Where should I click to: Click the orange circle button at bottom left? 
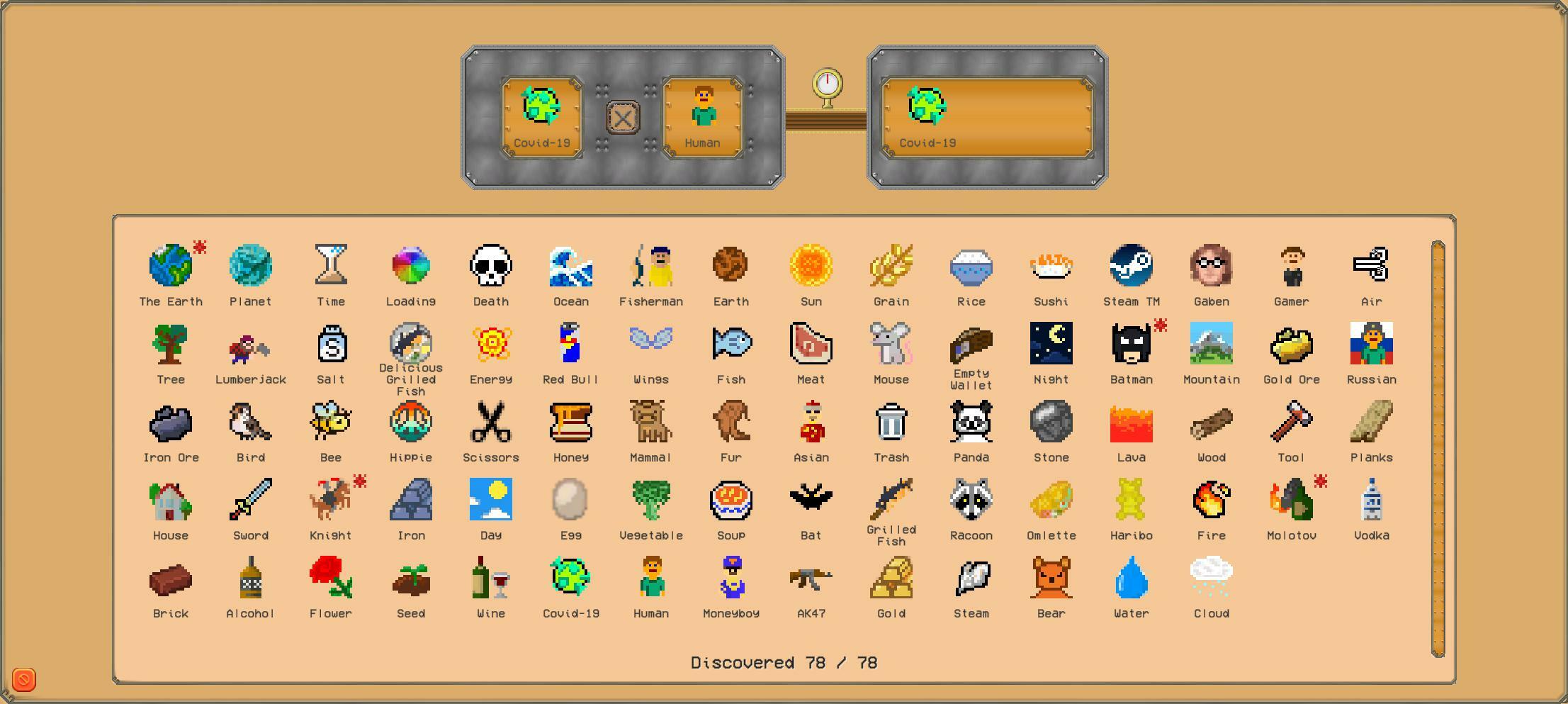pyautogui.click(x=23, y=678)
